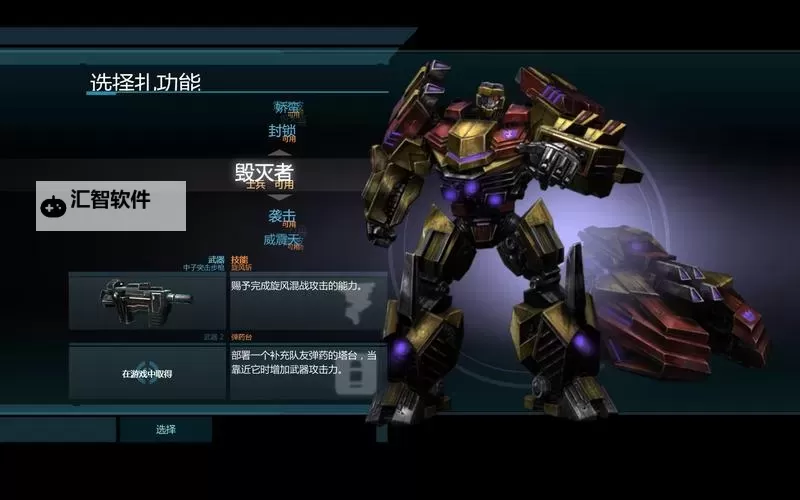Choose 袭击 from the character list
The image size is (800, 500).
click(282, 216)
